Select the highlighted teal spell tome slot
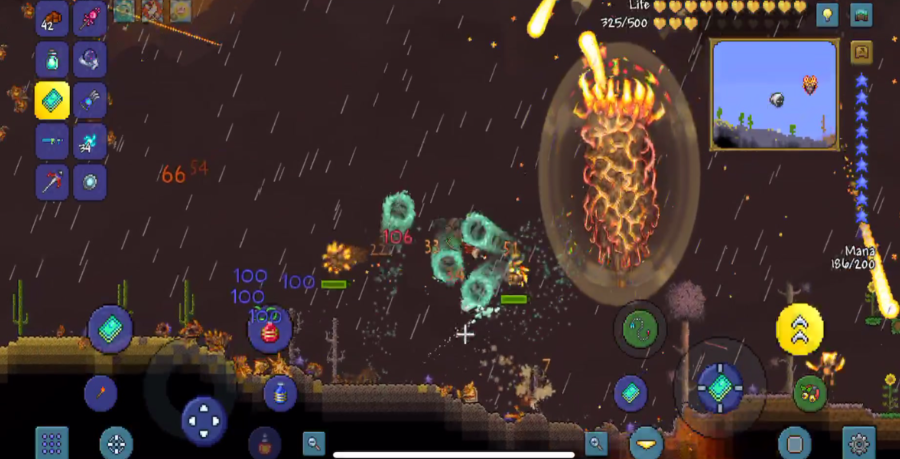Image resolution: width=900 pixels, height=459 pixels. click(x=52, y=100)
